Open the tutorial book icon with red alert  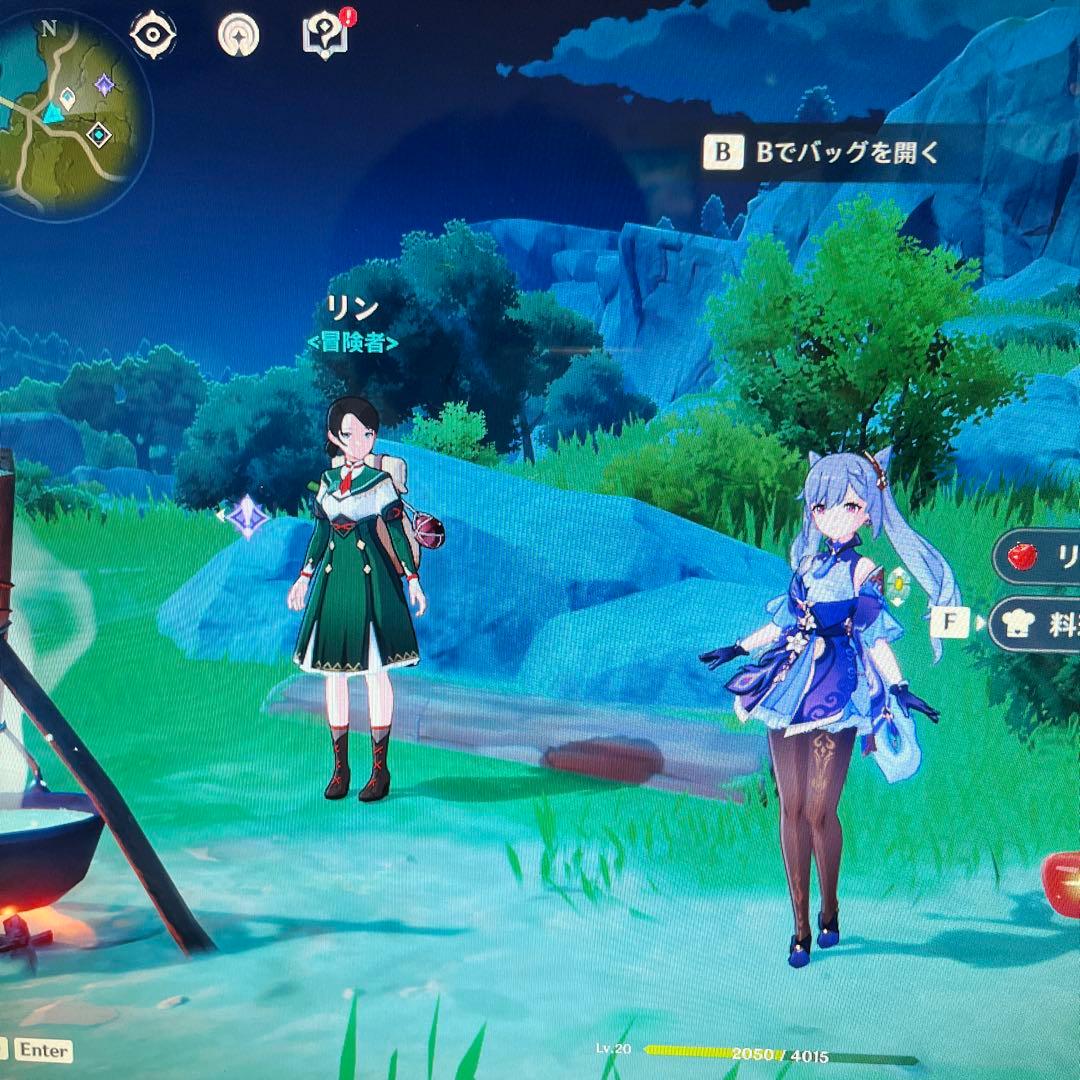pos(321,35)
